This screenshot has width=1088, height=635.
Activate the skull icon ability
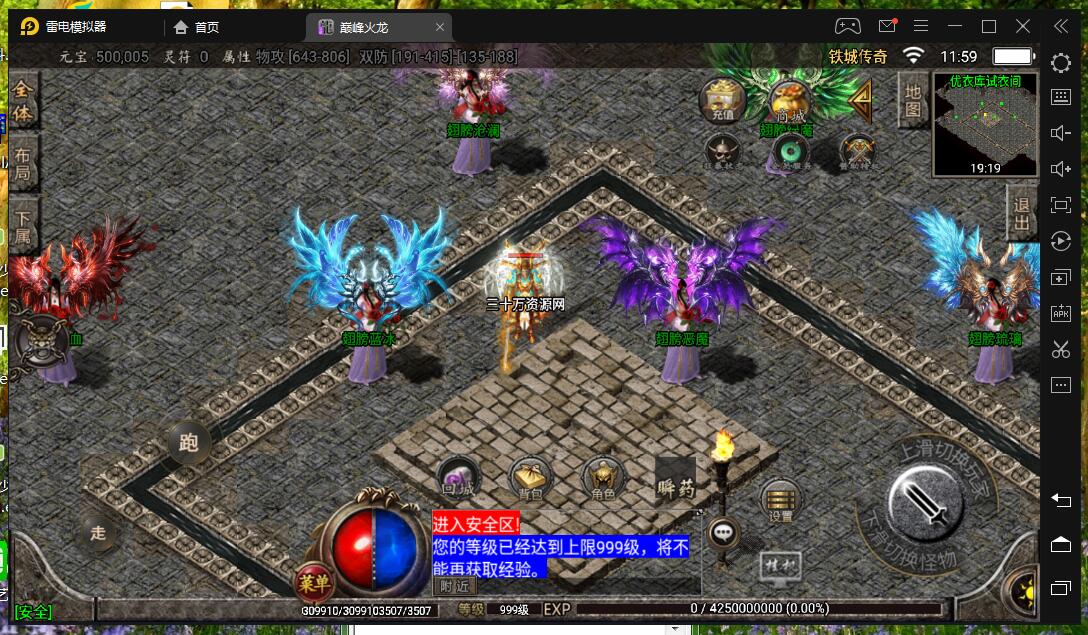pos(722,151)
